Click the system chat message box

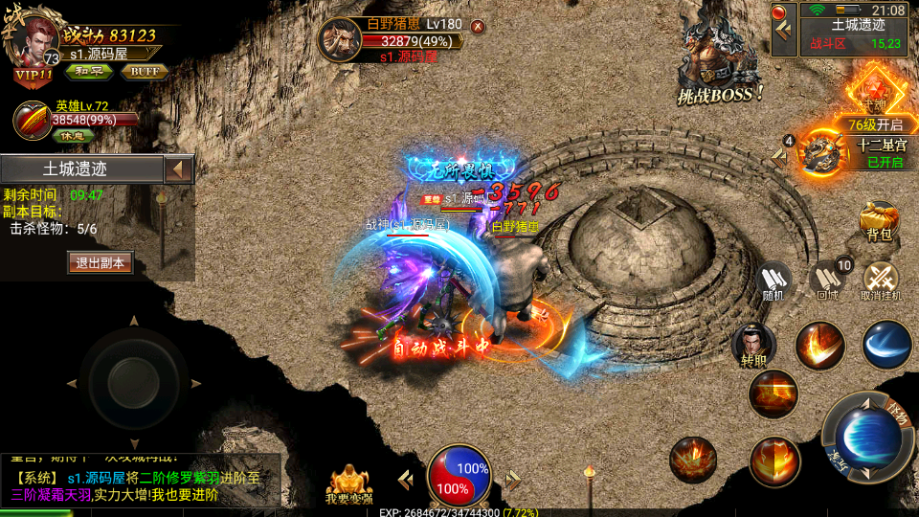coord(140,485)
